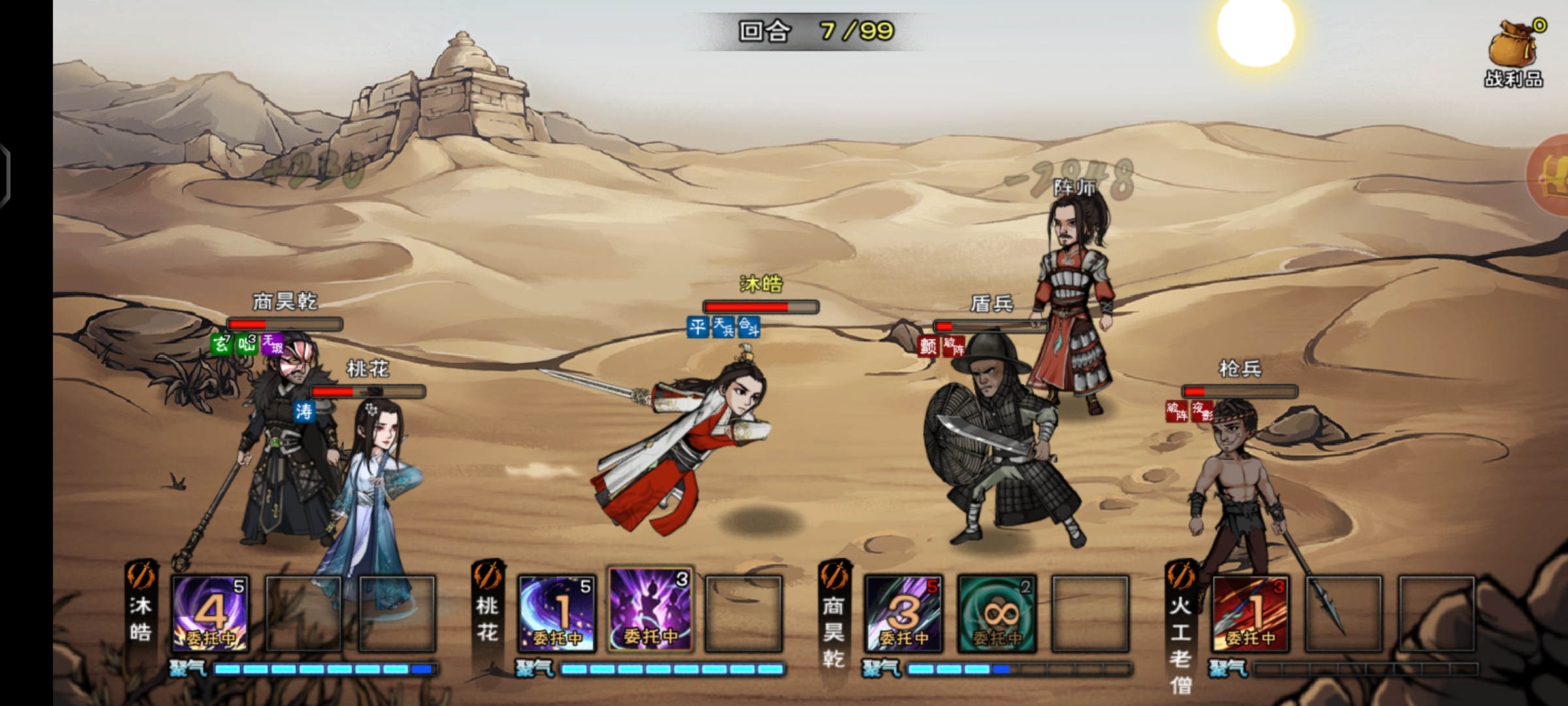
Task: Activate 桃花's purple dancing figures skill
Action: (650, 610)
